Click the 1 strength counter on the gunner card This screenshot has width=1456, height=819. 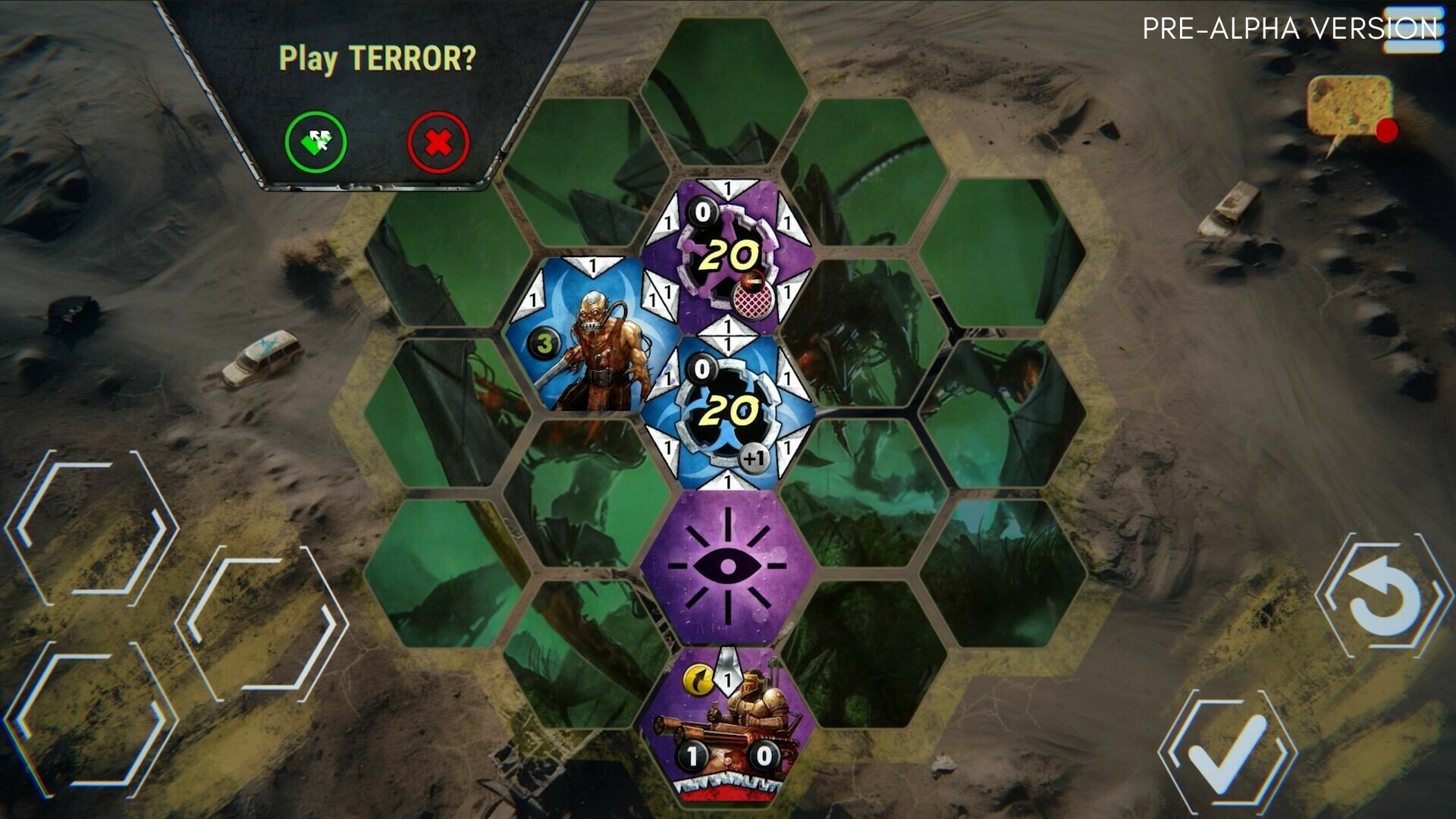pyautogui.click(x=692, y=755)
